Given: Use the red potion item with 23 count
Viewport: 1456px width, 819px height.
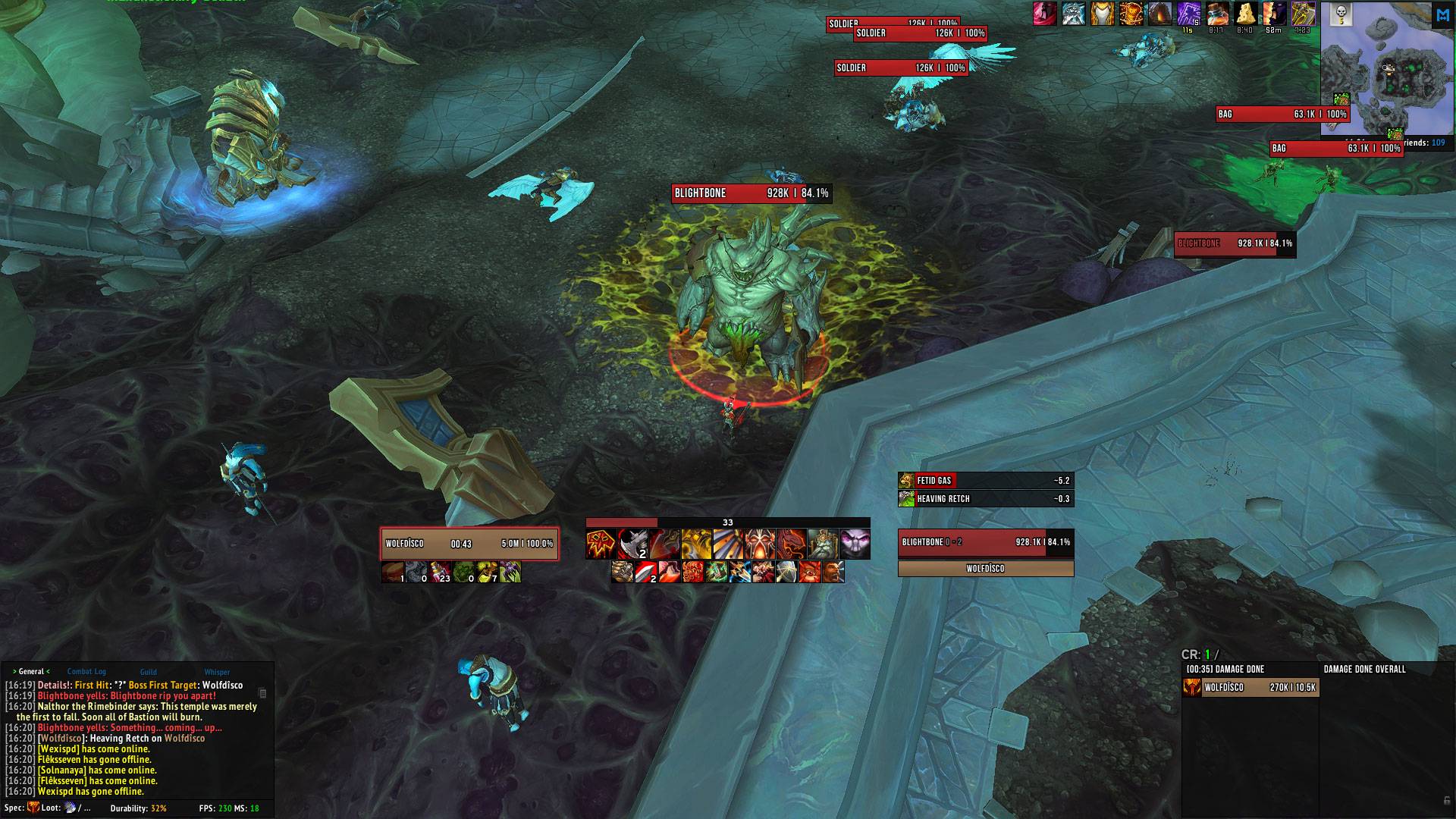Looking at the screenshot, I should click(441, 572).
